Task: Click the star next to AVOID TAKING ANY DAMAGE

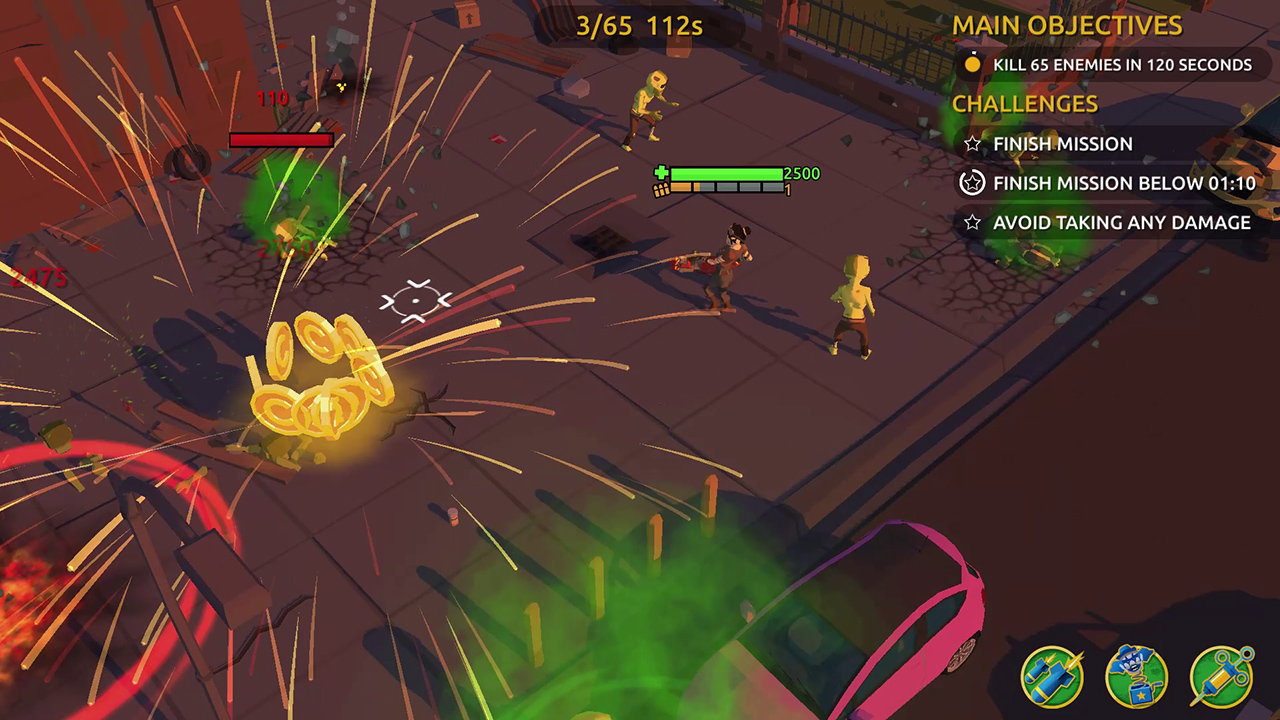Action: 971,223
